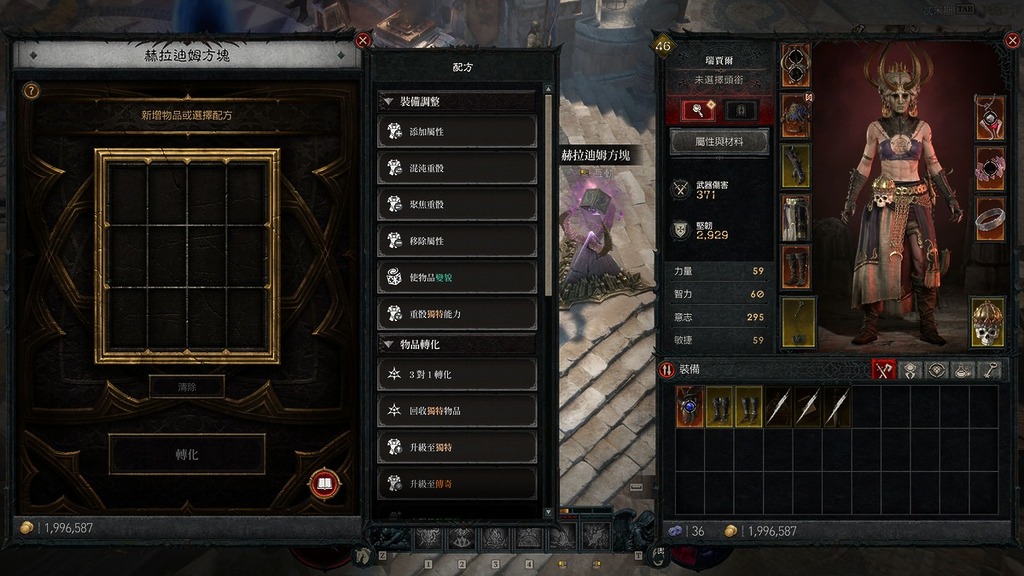The width and height of the screenshot is (1024, 576).
Task: Select the silver ring equipment slot
Action: (x=989, y=217)
